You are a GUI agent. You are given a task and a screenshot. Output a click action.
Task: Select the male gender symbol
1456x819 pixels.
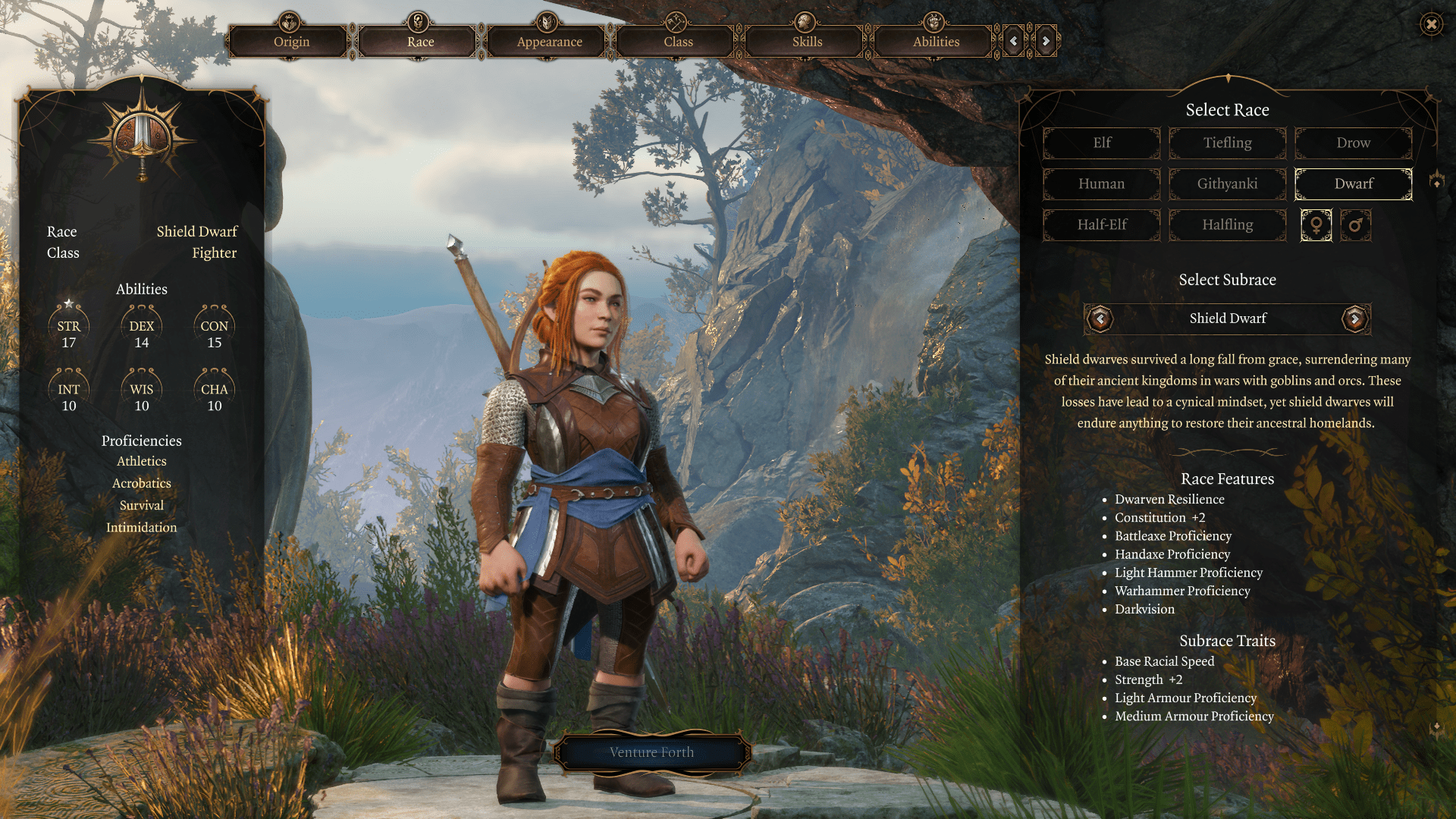point(1355,225)
